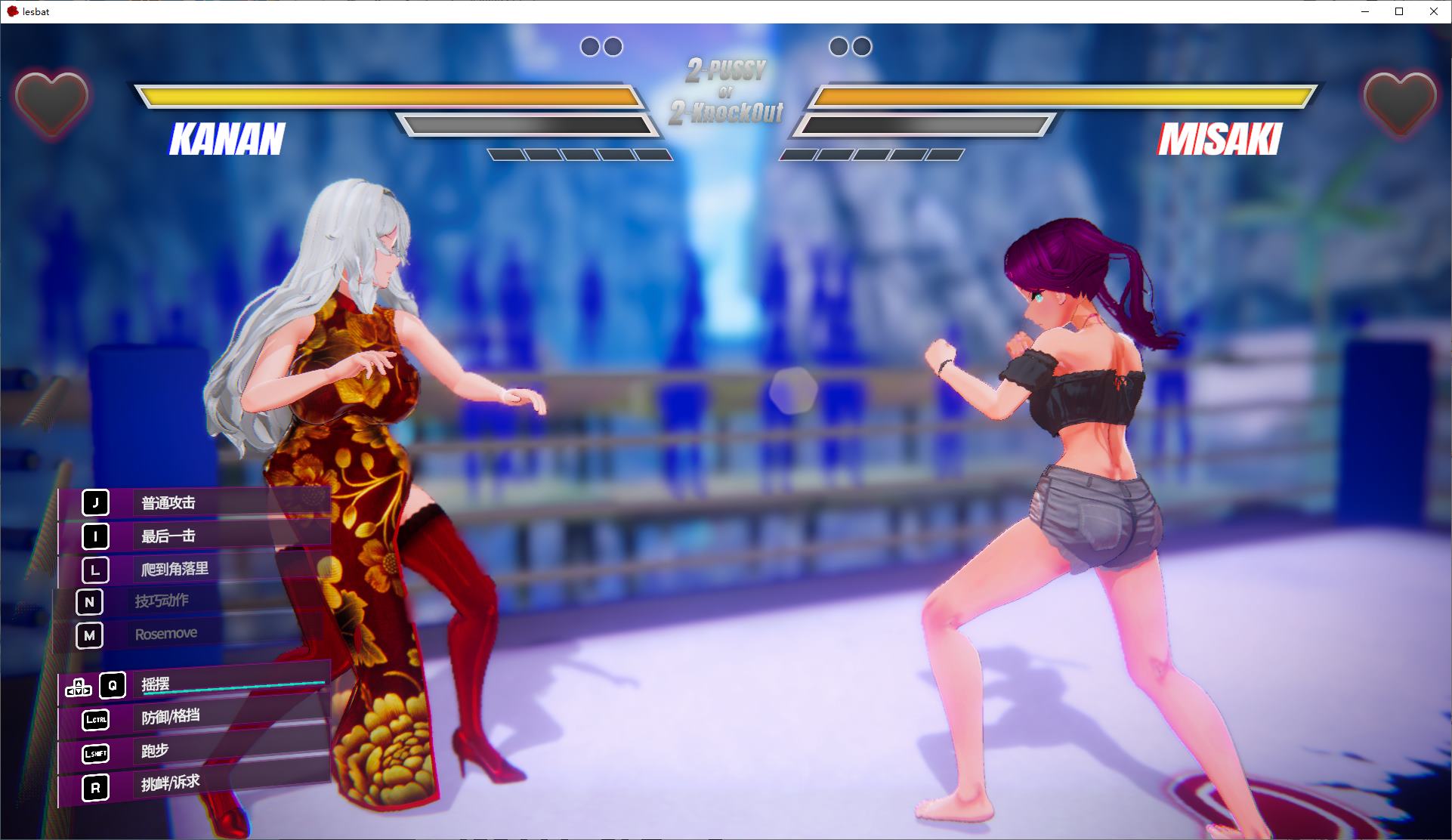1452x840 pixels.
Task: Select the 防御/格挡 action row
Action: 195,718
